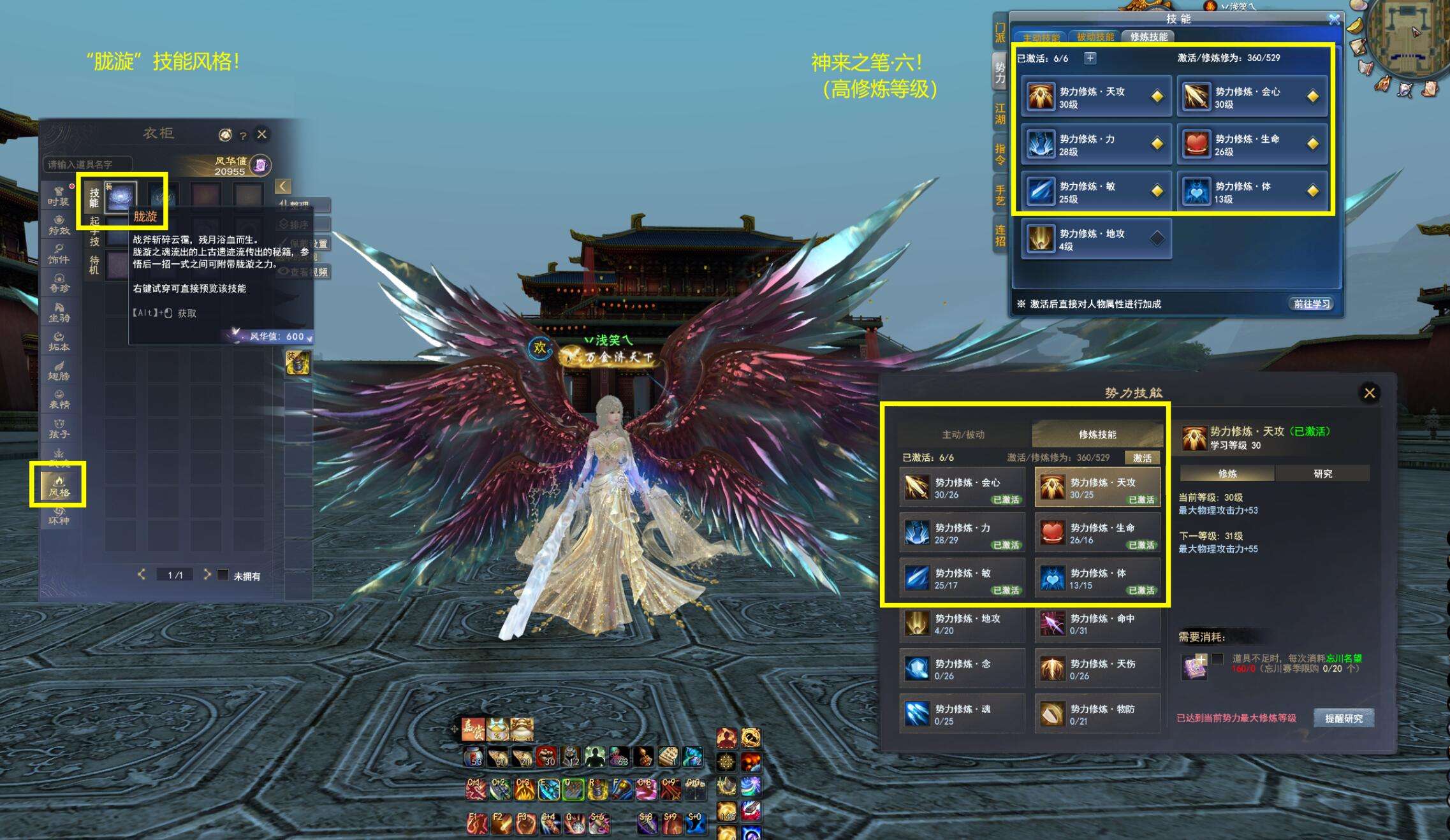Select 势力修炼·地攻 in the dark panel
This screenshot has height=840, width=1450.
point(962,624)
